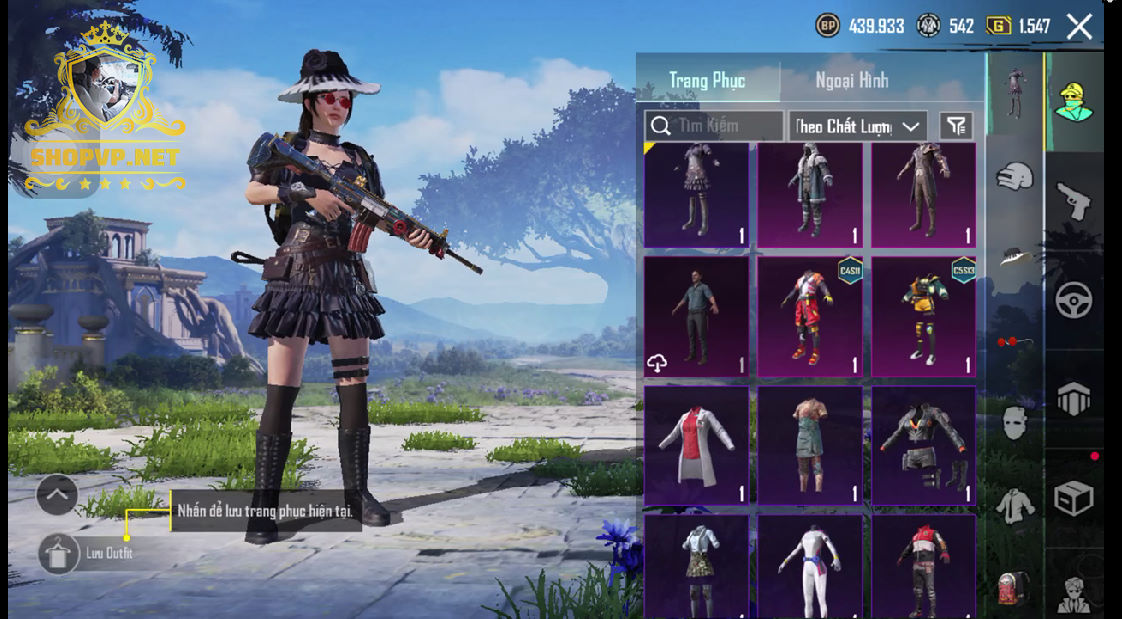Open the steering wheel vehicle section

pyautogui.click(x=1073, y=299)
